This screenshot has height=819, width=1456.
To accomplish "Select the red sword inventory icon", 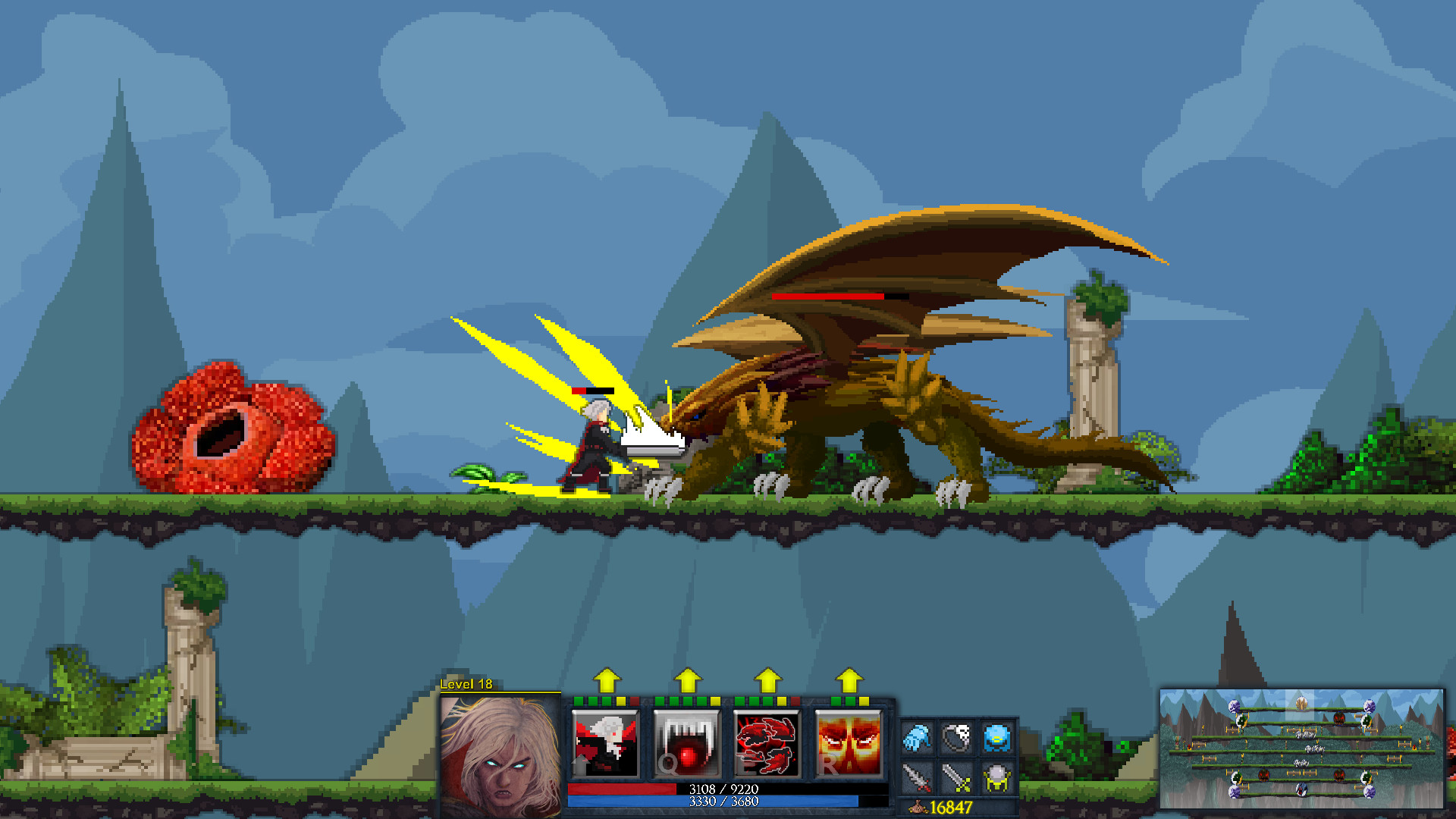I will point(915,777).
